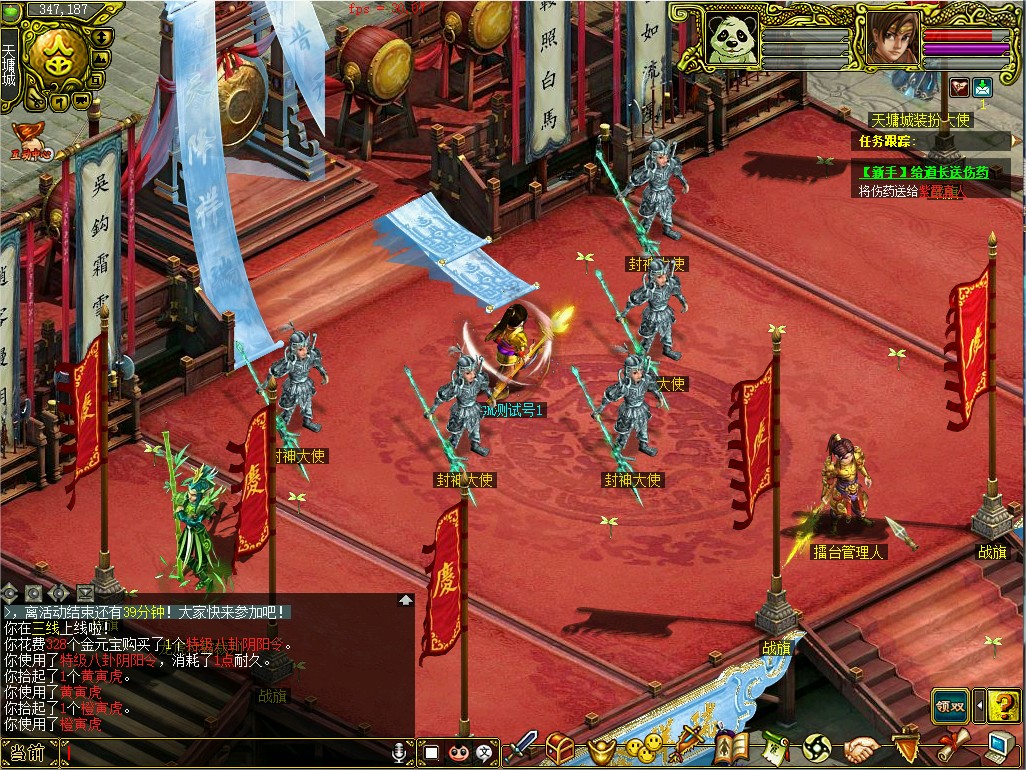Open the gold ingot shop icon
The width and height of the screenshot is (1026, 770).
coord(600,748)
